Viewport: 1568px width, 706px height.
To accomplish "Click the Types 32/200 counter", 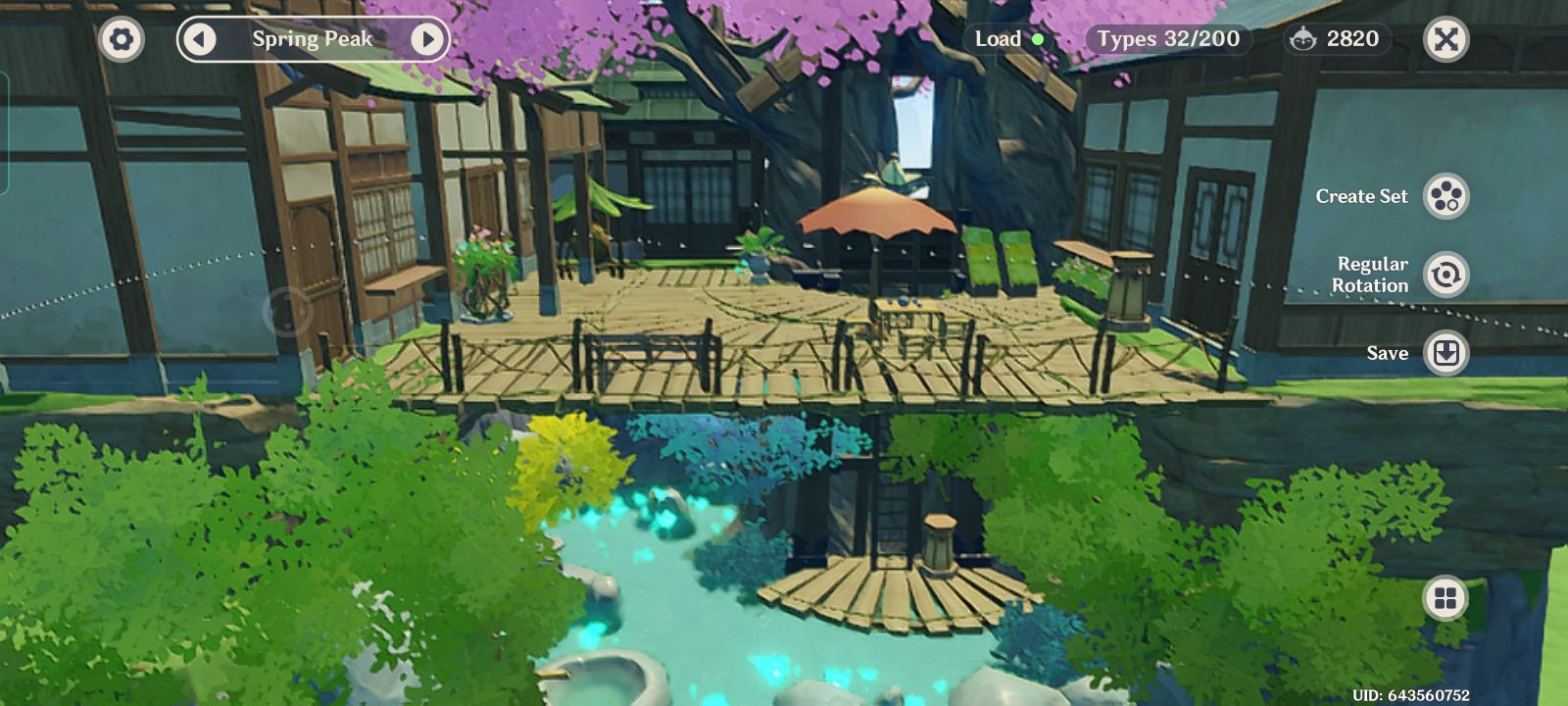I will [x=1166, y=40].
